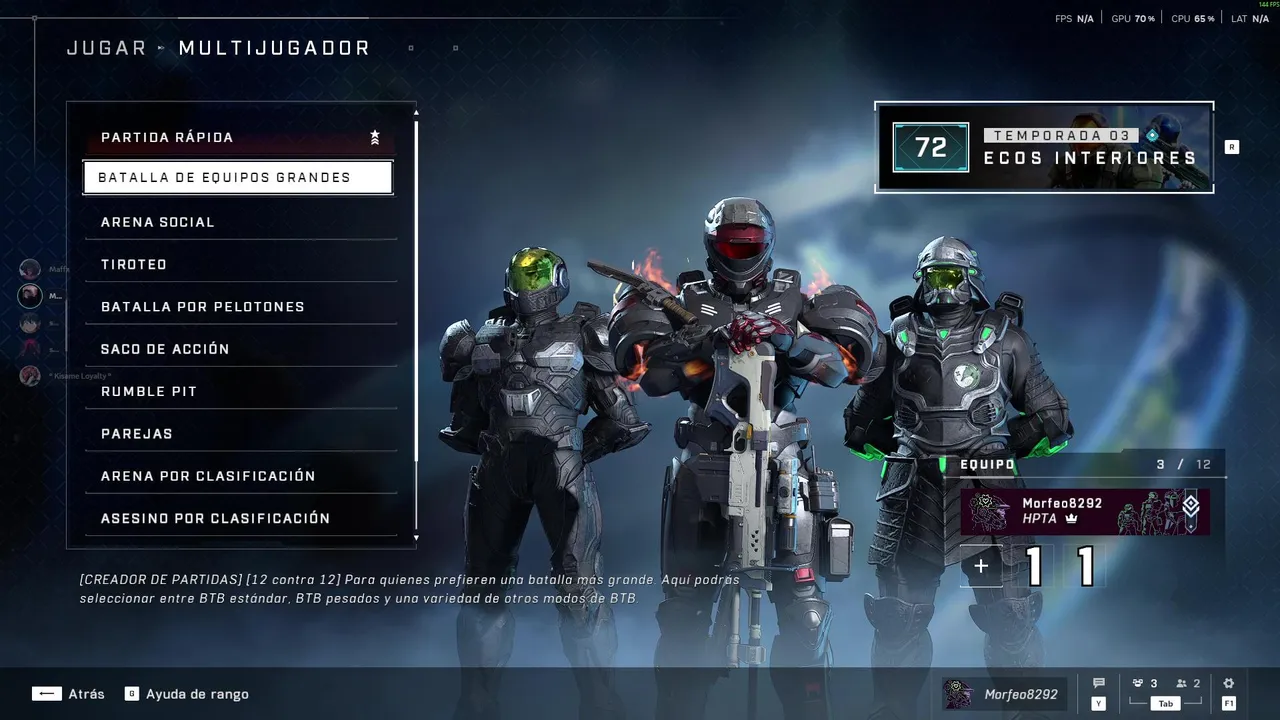
Task: Select the Tiroteo playlist
Action: (238, 265)
